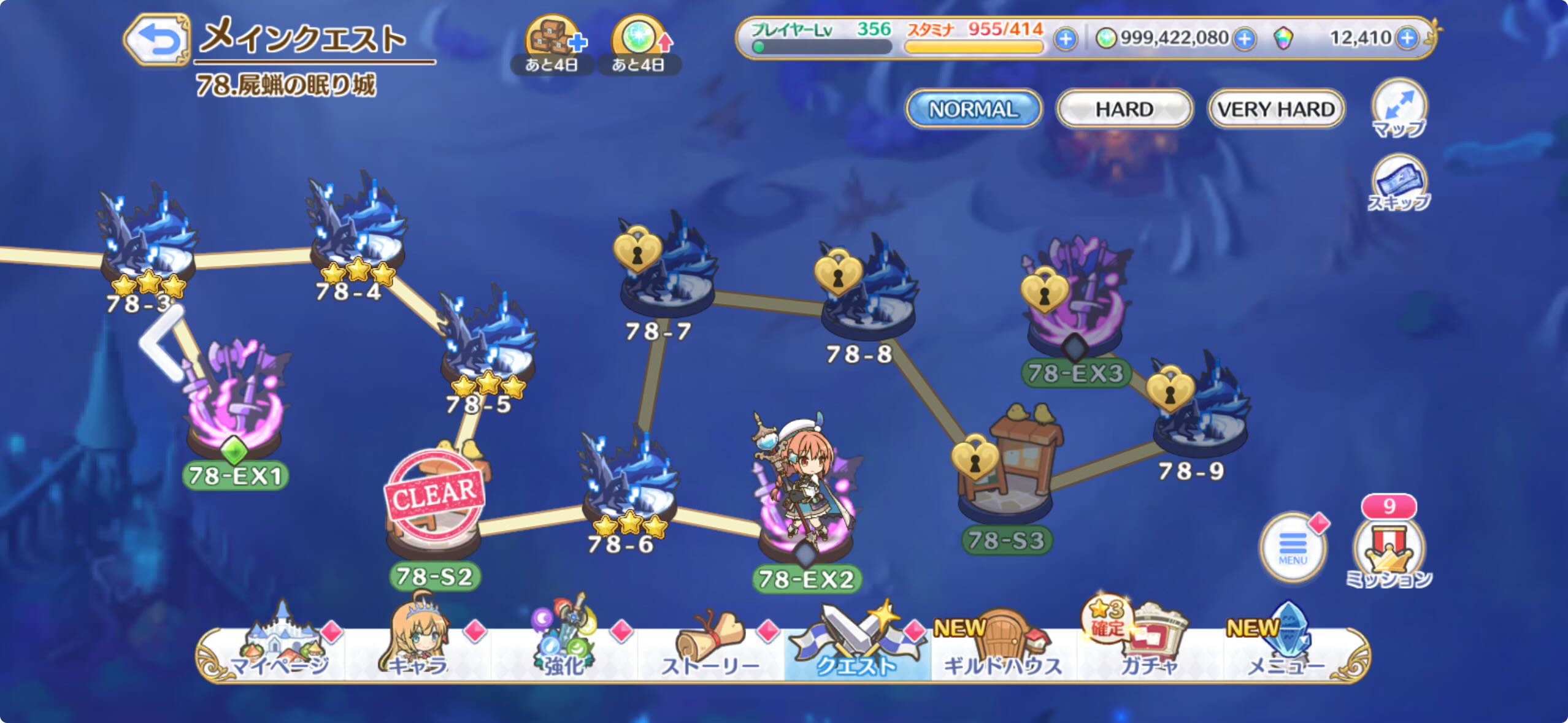Screen dimensions: 1568x723
Task: Go back with the return arrow button
Action: pos(158,40)
